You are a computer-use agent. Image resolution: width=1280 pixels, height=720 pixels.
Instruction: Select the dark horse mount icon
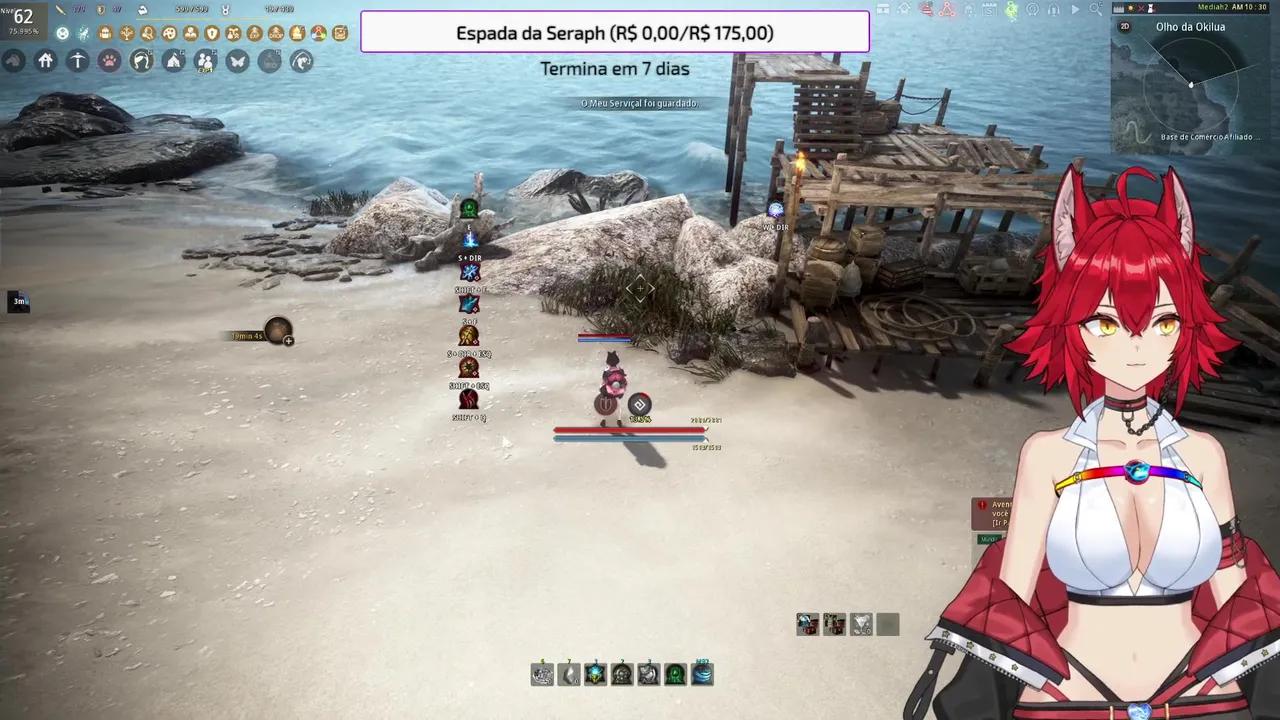(x=13, y=61)
